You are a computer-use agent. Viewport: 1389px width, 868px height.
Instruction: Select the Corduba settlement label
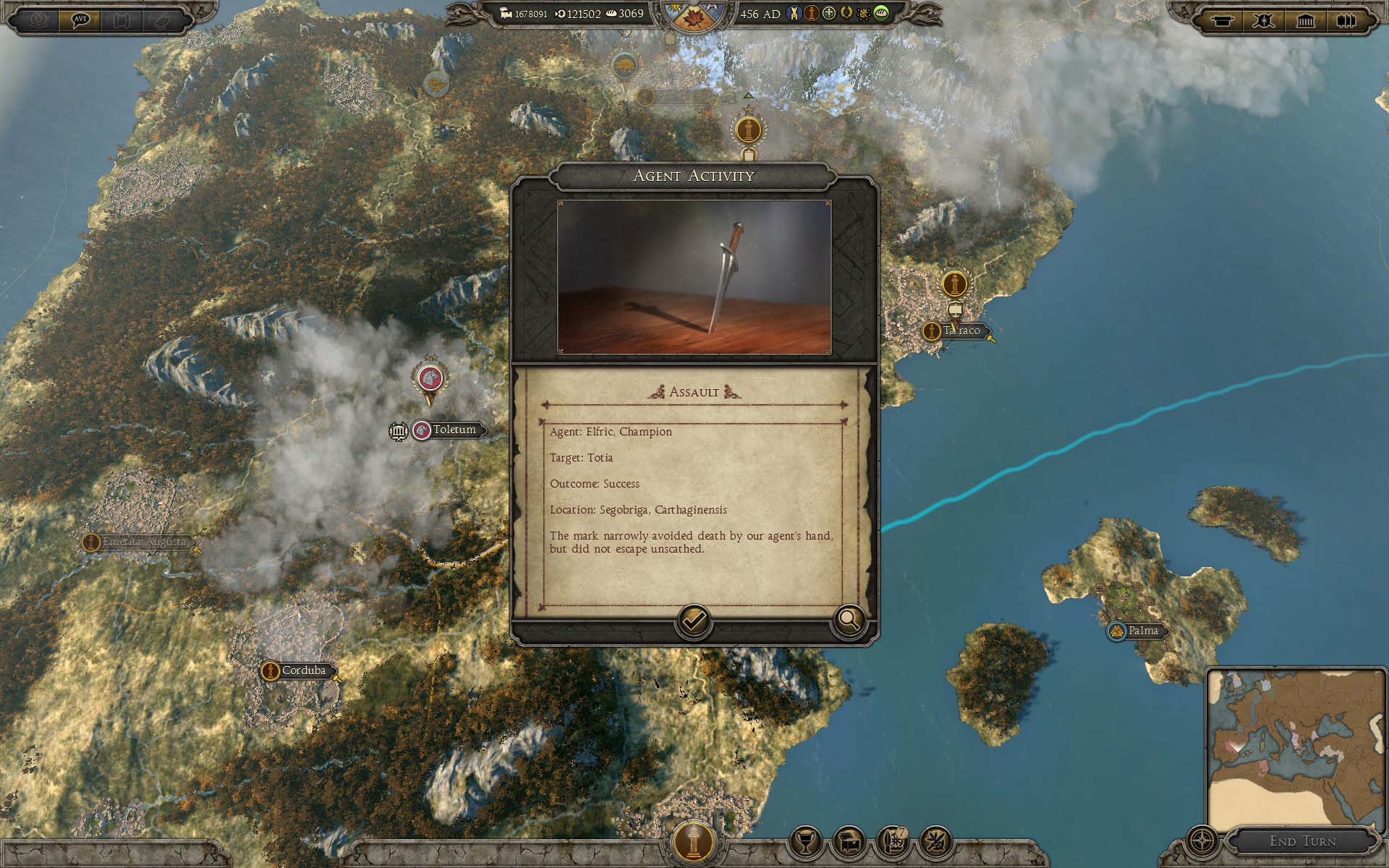pyautogui.click(x=303, y=671)
